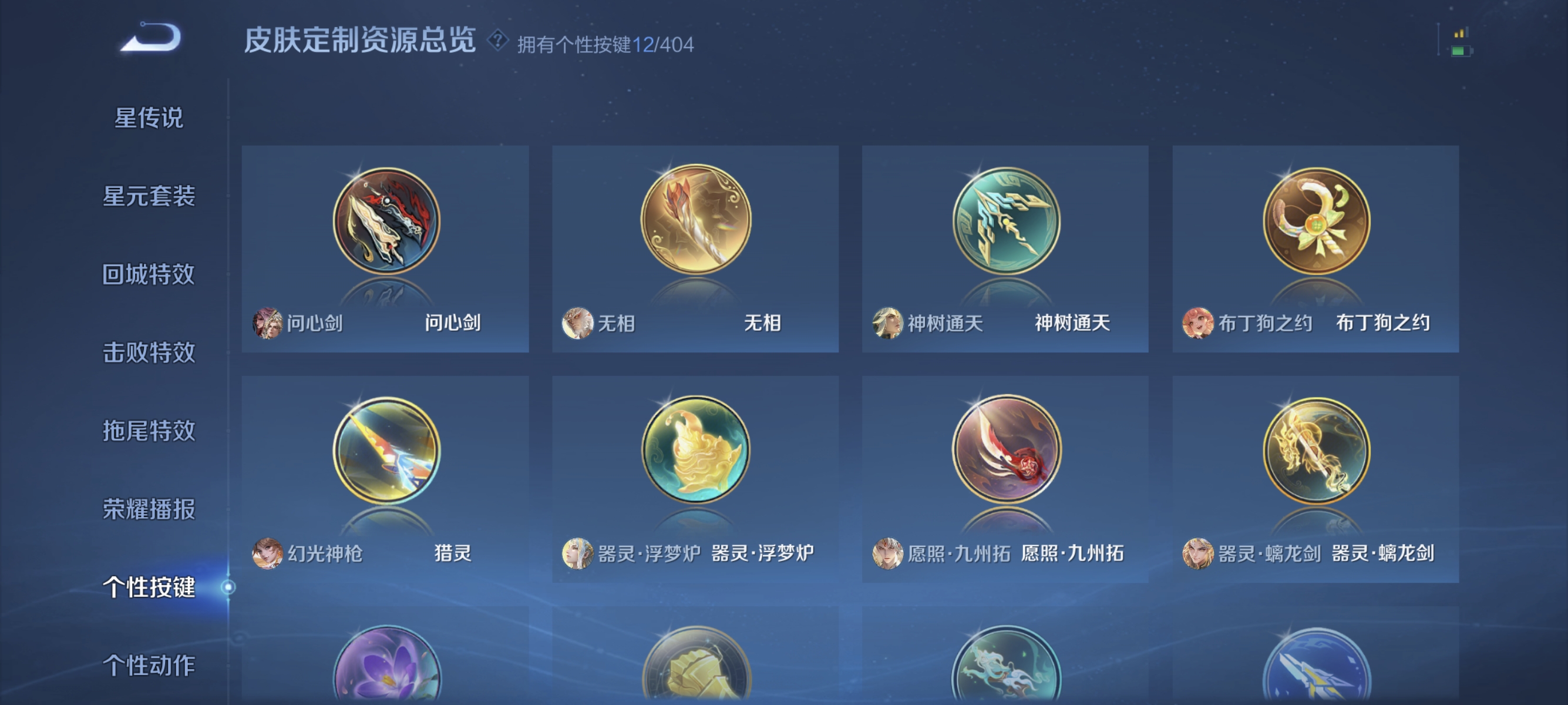Click the hero avatar beside 器灵·螭龙剑 label
The width and height of the screenshot is (1568, 705).
pyautogui.click(x=1197, y=555)
